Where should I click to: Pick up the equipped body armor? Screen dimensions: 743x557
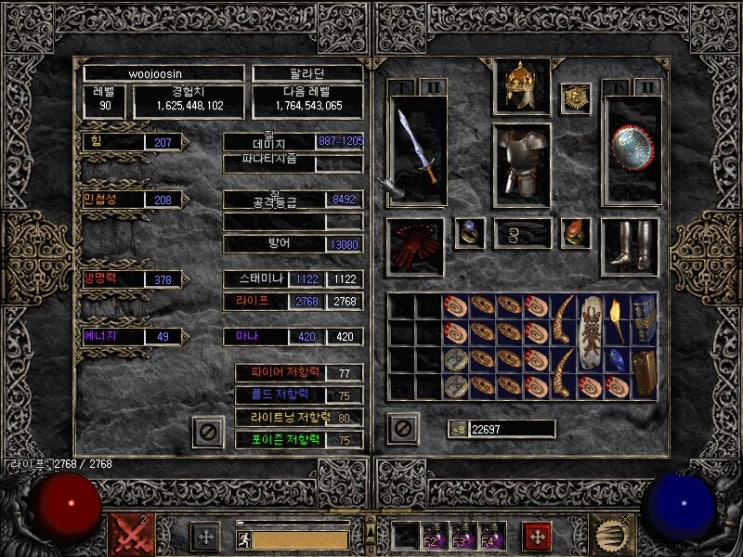pyautogui.click(x=521, y=165)
